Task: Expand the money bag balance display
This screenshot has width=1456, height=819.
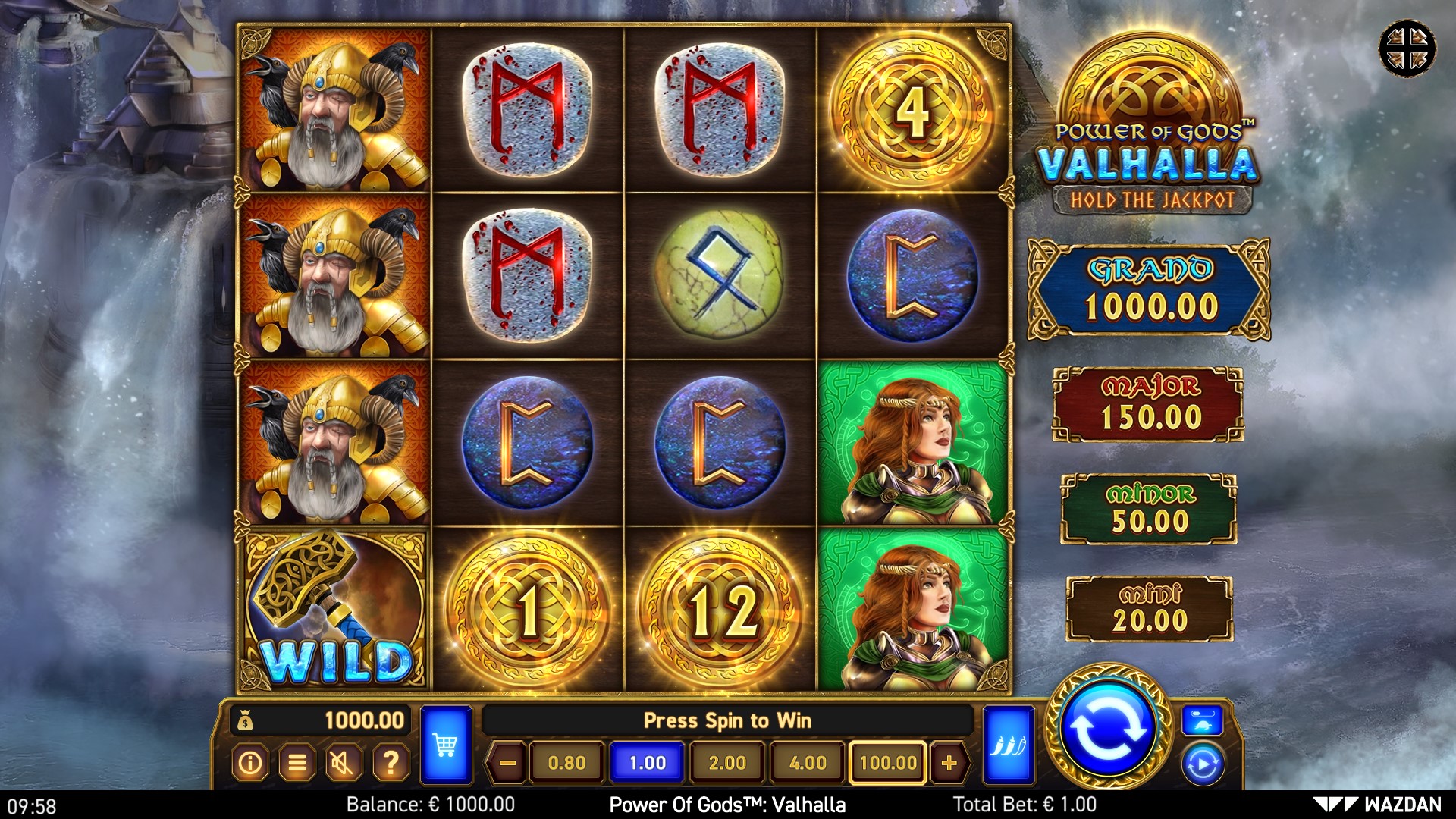Action: (x=245, y=722)
